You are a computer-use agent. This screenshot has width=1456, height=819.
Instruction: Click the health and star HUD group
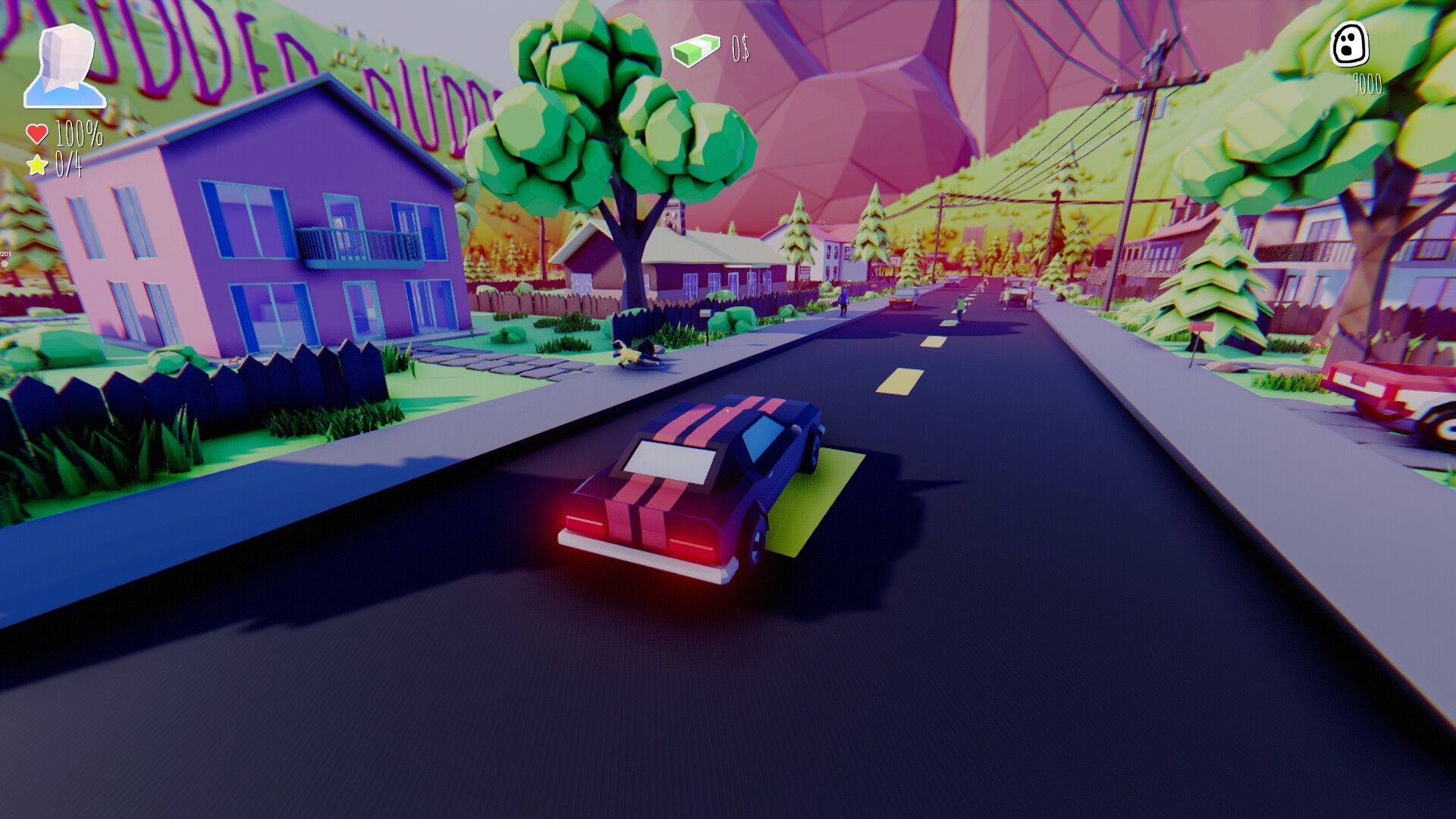[57, 148]
